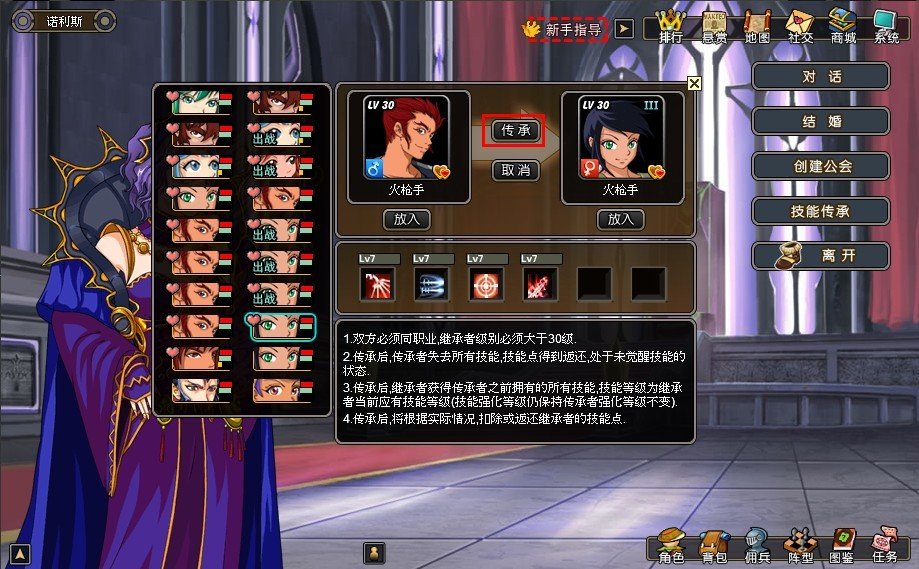Choose the 对话 talk option
The width and height of the screenshot is (919, 569).
821,77
